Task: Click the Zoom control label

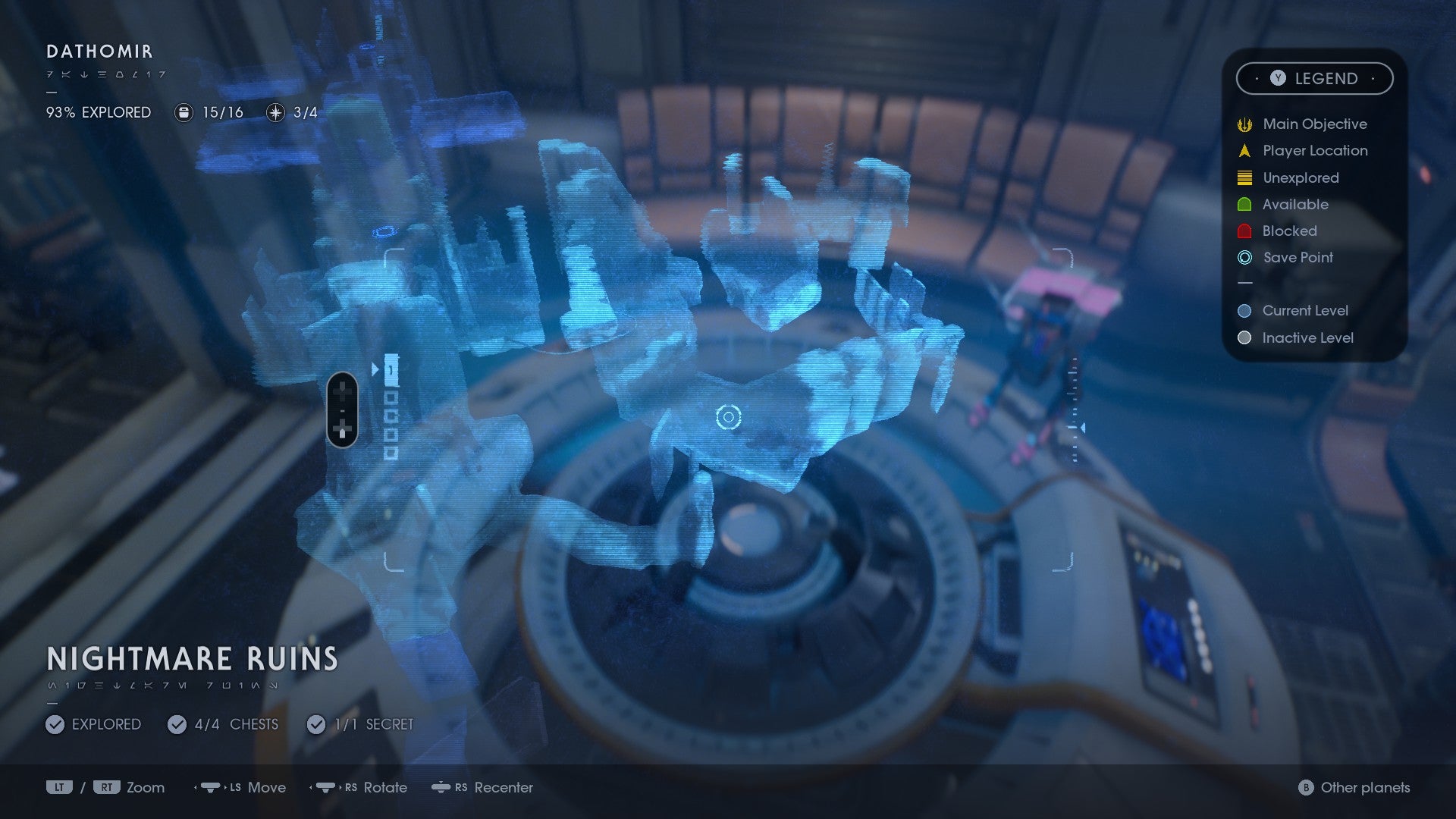Action: pyautogui.click(x=147, y=788)
